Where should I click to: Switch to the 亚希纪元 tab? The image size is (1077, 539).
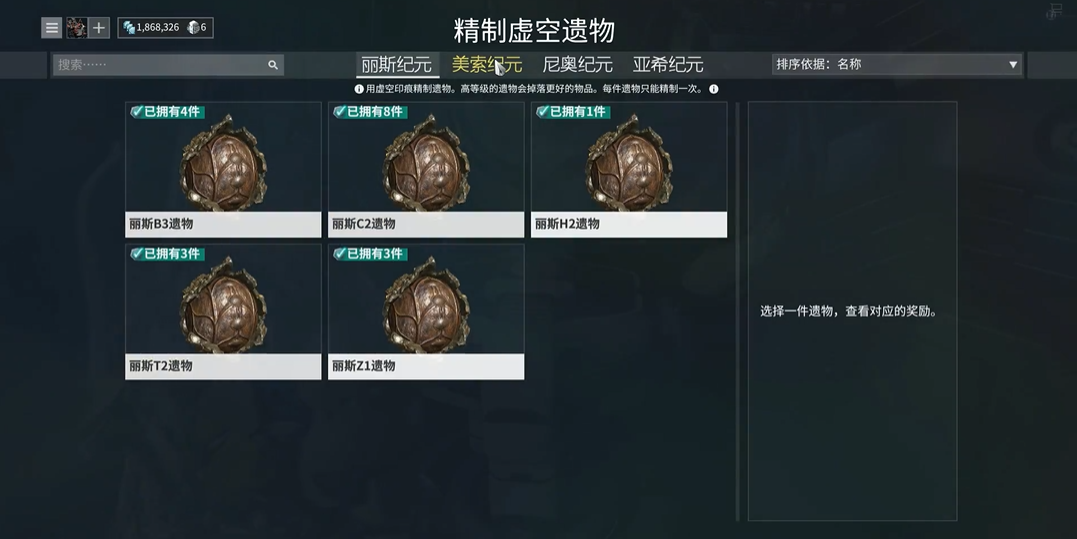pos(668,65)
